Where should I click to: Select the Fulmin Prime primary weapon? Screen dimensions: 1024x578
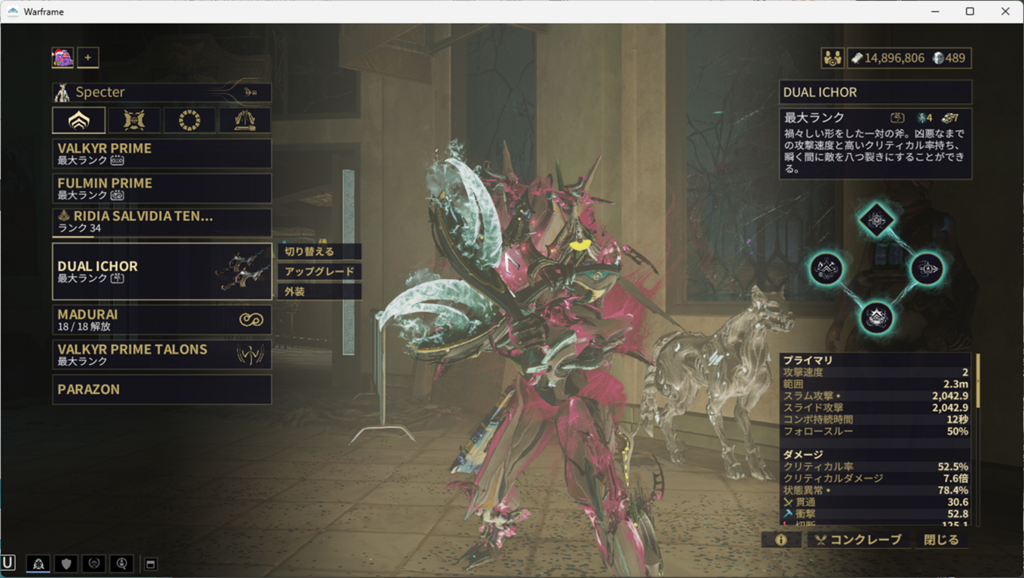coord(161,188)
